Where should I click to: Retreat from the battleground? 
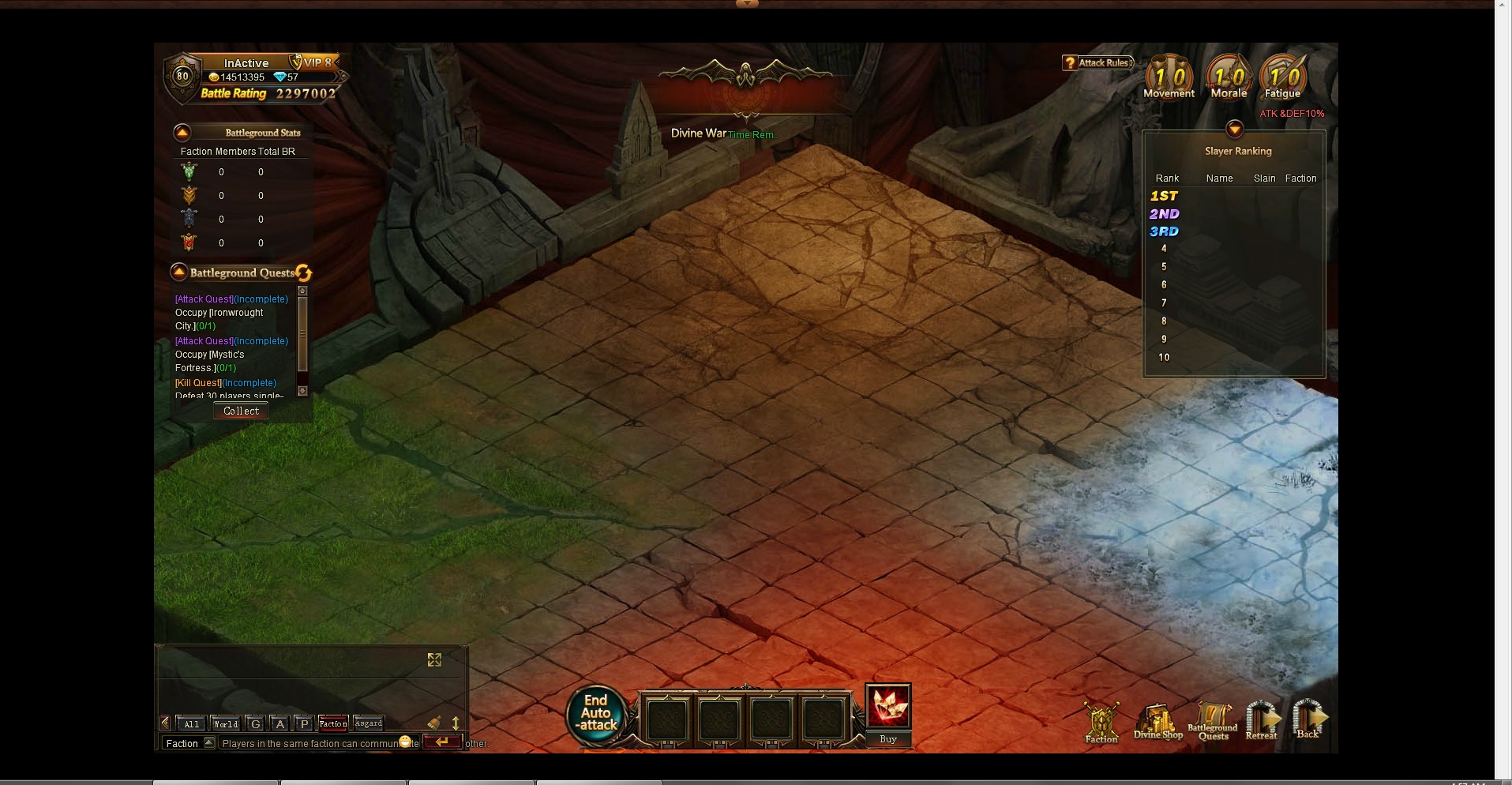[1262, 720]
